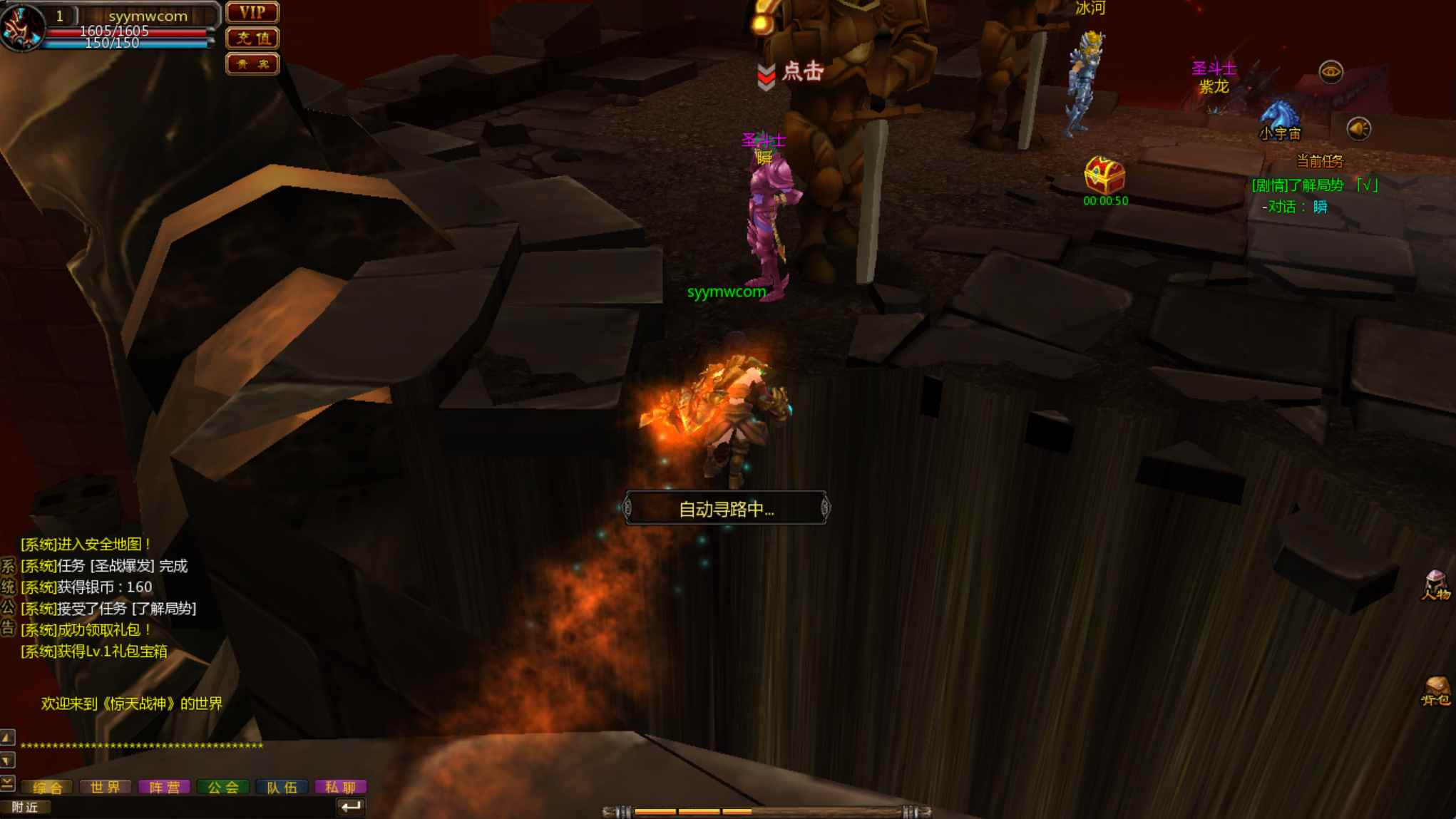Claim the timed treasure chest reward
This screenshot has height=819, width=1456.
click(x=1104, y=175)
